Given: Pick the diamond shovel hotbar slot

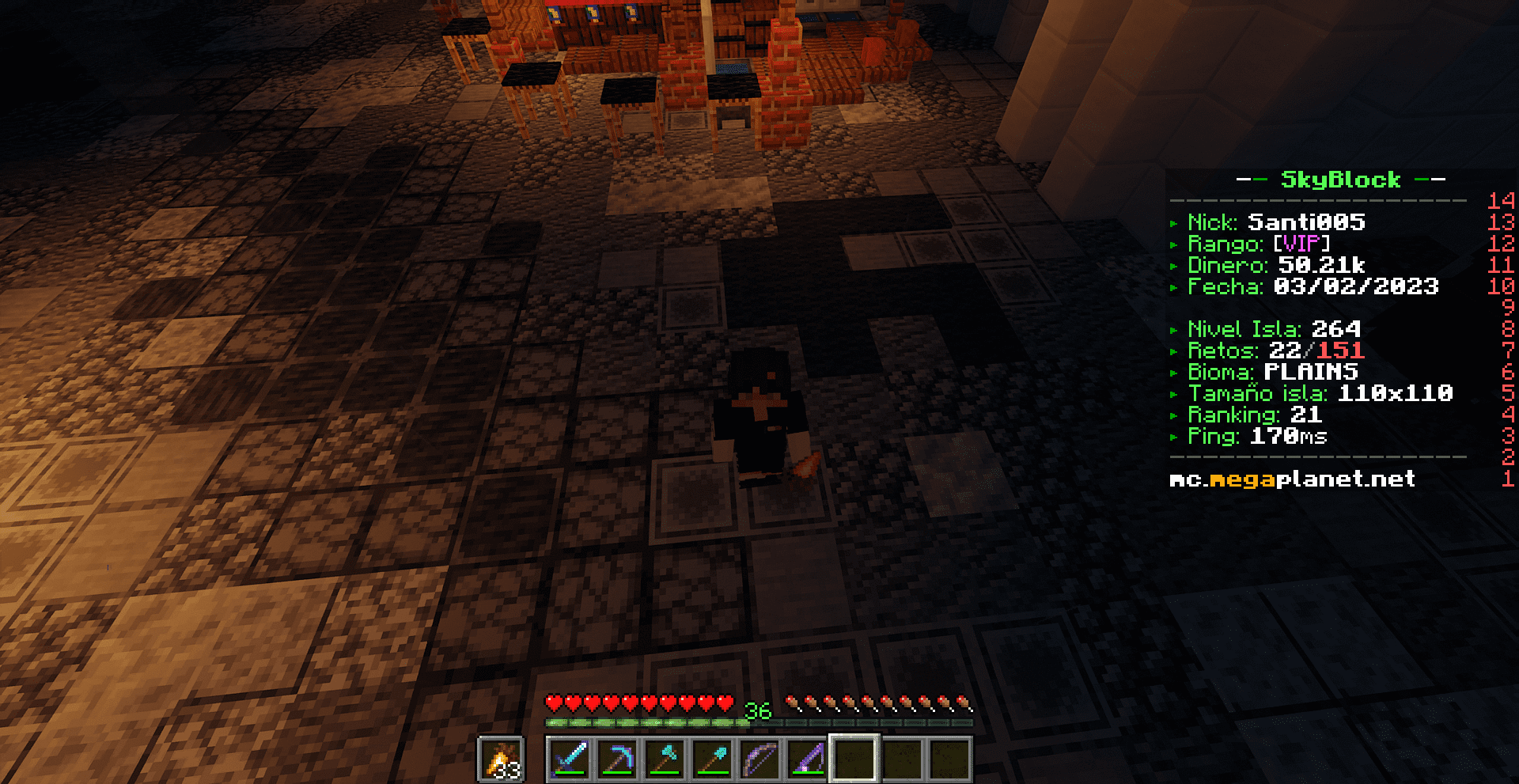Looking at the screenshot, I should 712,759.
